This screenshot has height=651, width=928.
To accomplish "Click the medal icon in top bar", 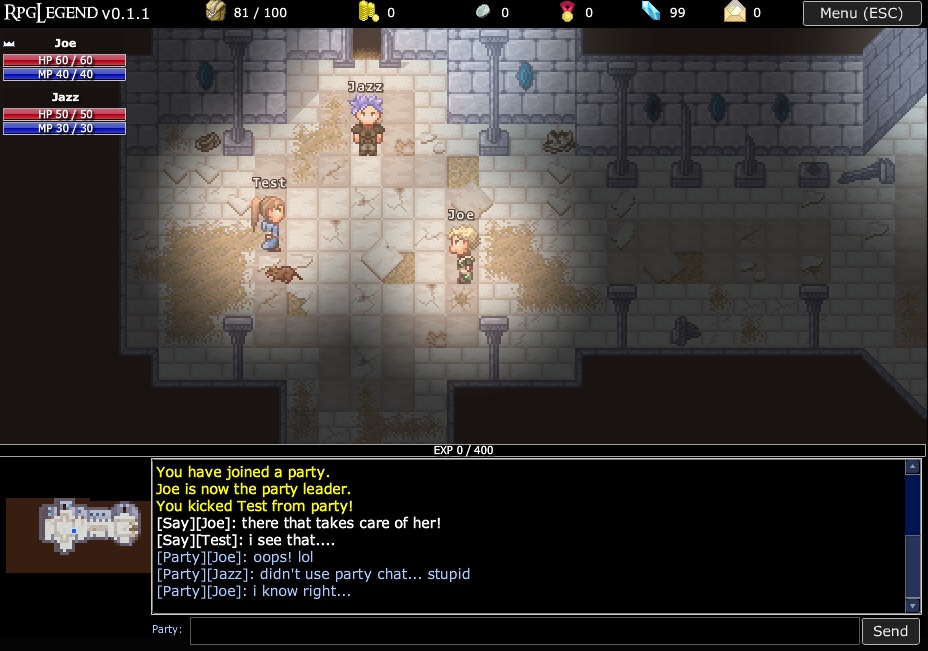I will (x=567, y=13).
